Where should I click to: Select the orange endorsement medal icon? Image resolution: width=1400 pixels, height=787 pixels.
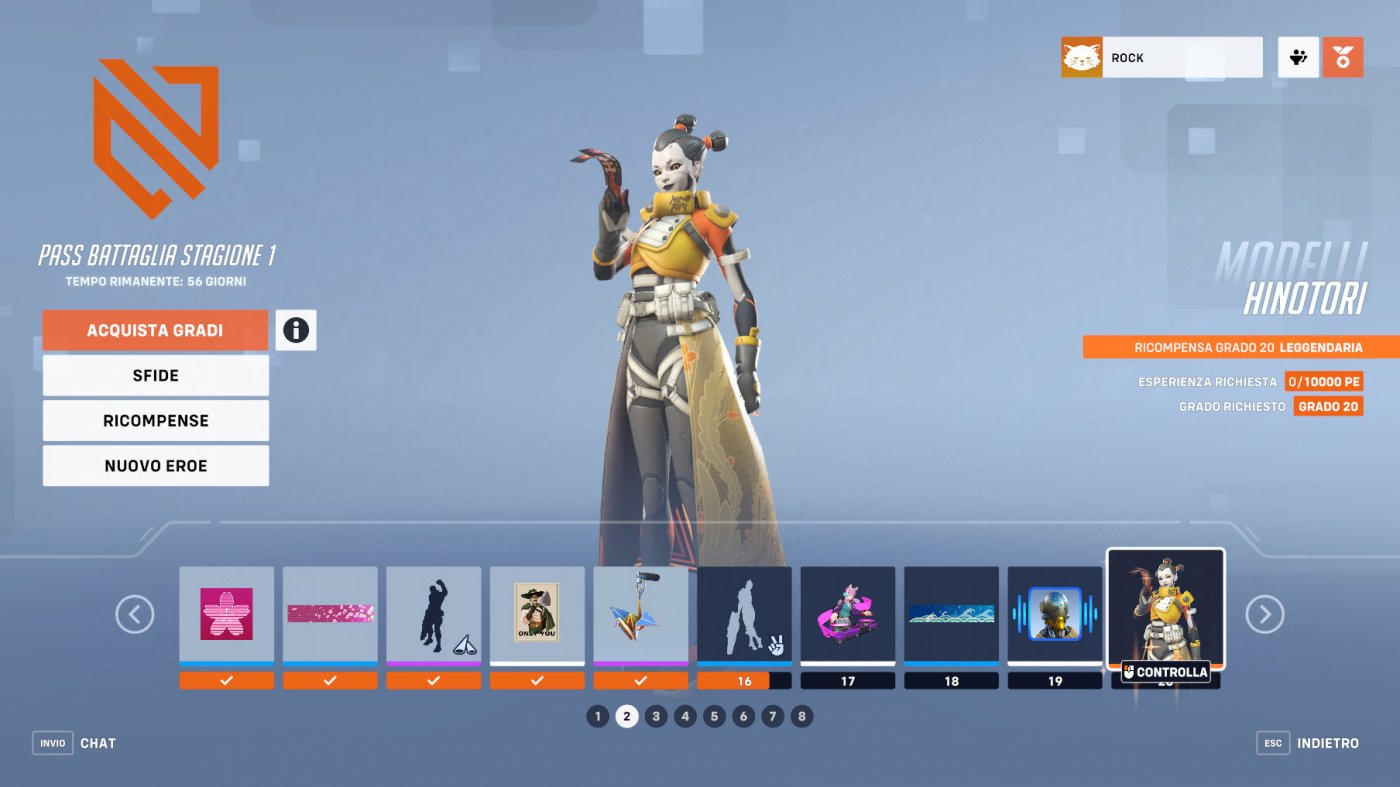(1345, 56)
